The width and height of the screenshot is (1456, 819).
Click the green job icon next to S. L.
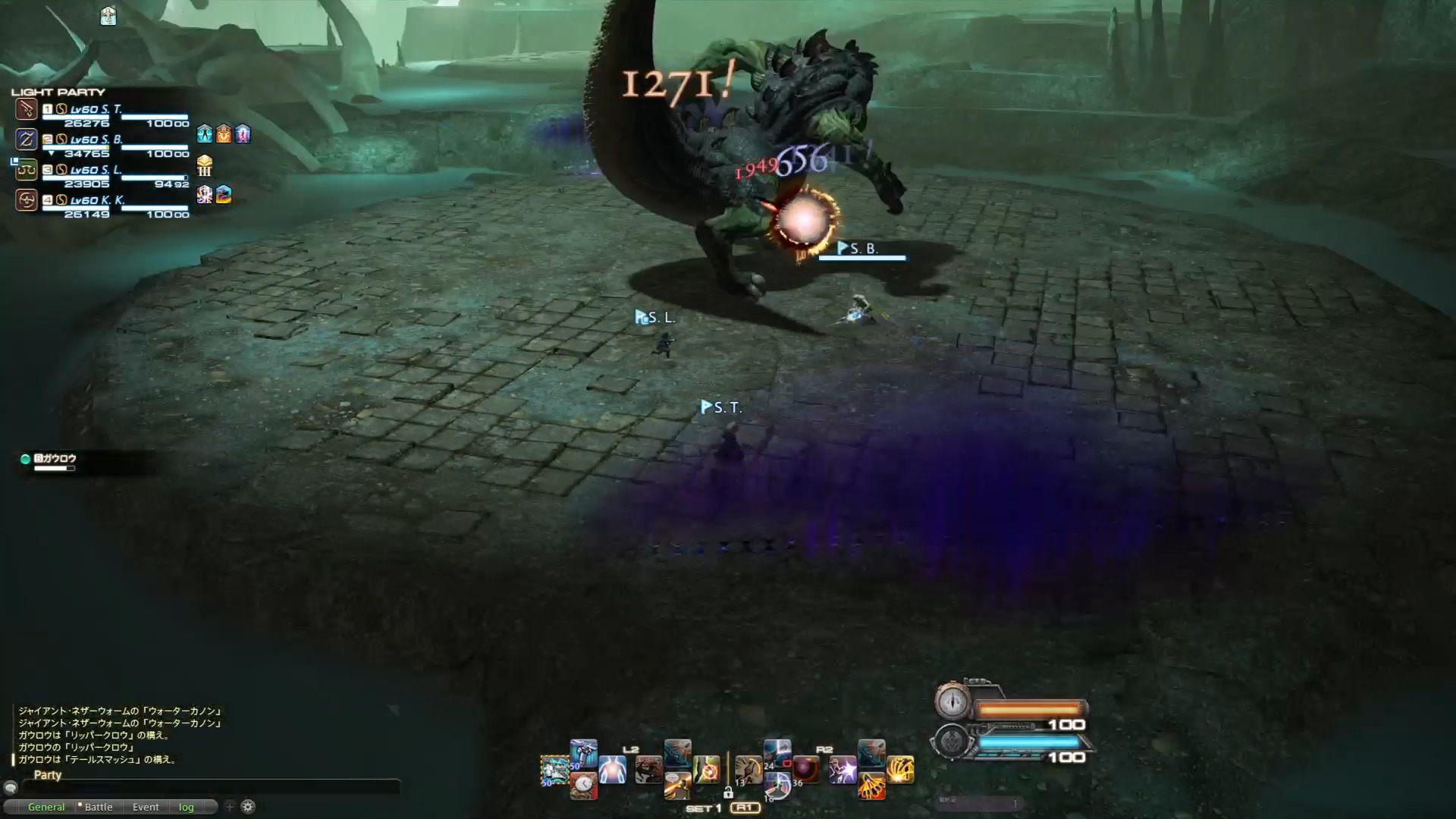click(x=26, y=170)
